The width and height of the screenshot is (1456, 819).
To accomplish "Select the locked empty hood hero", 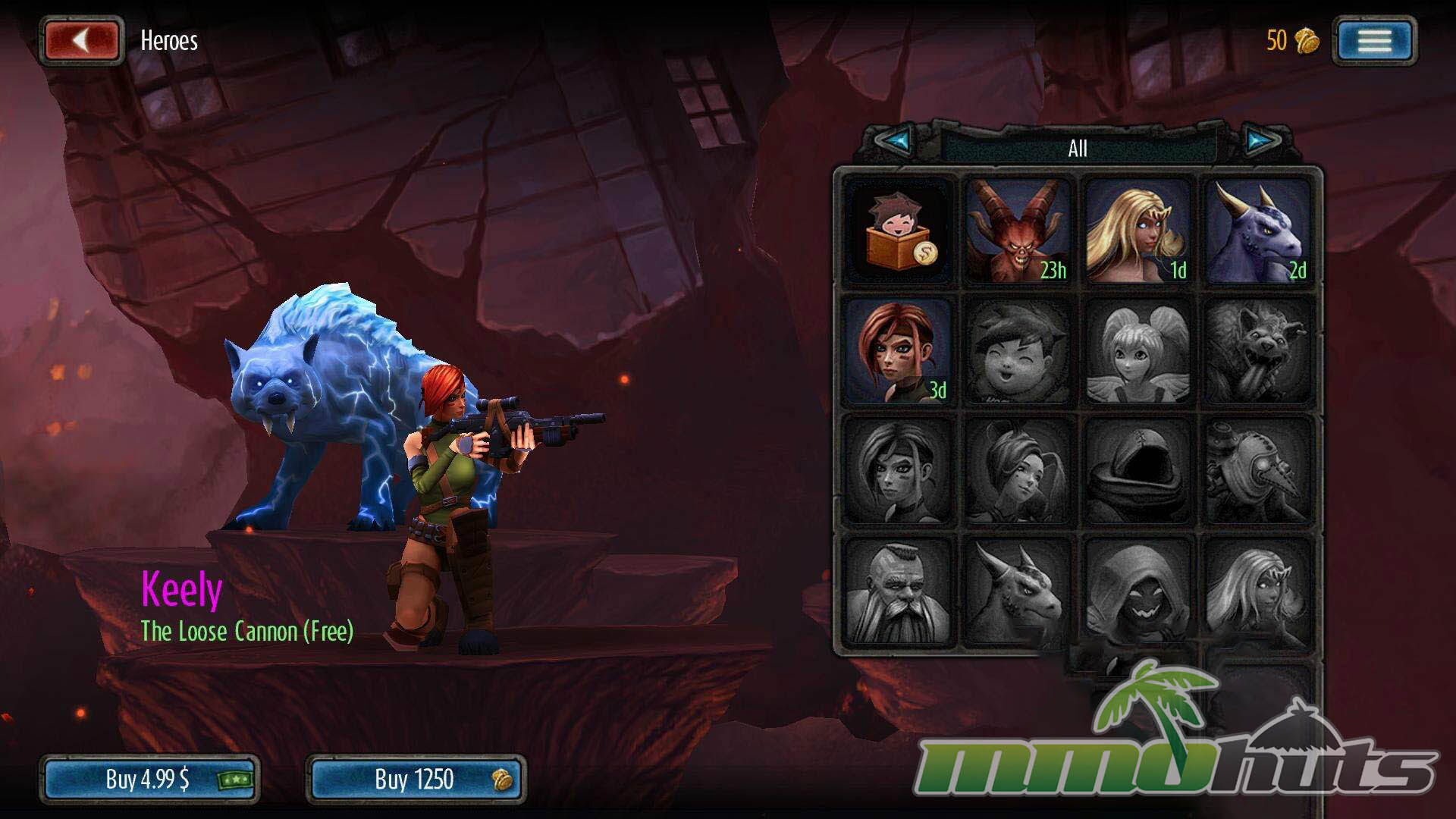I will pyautogui.click(x=1137, y=471).
